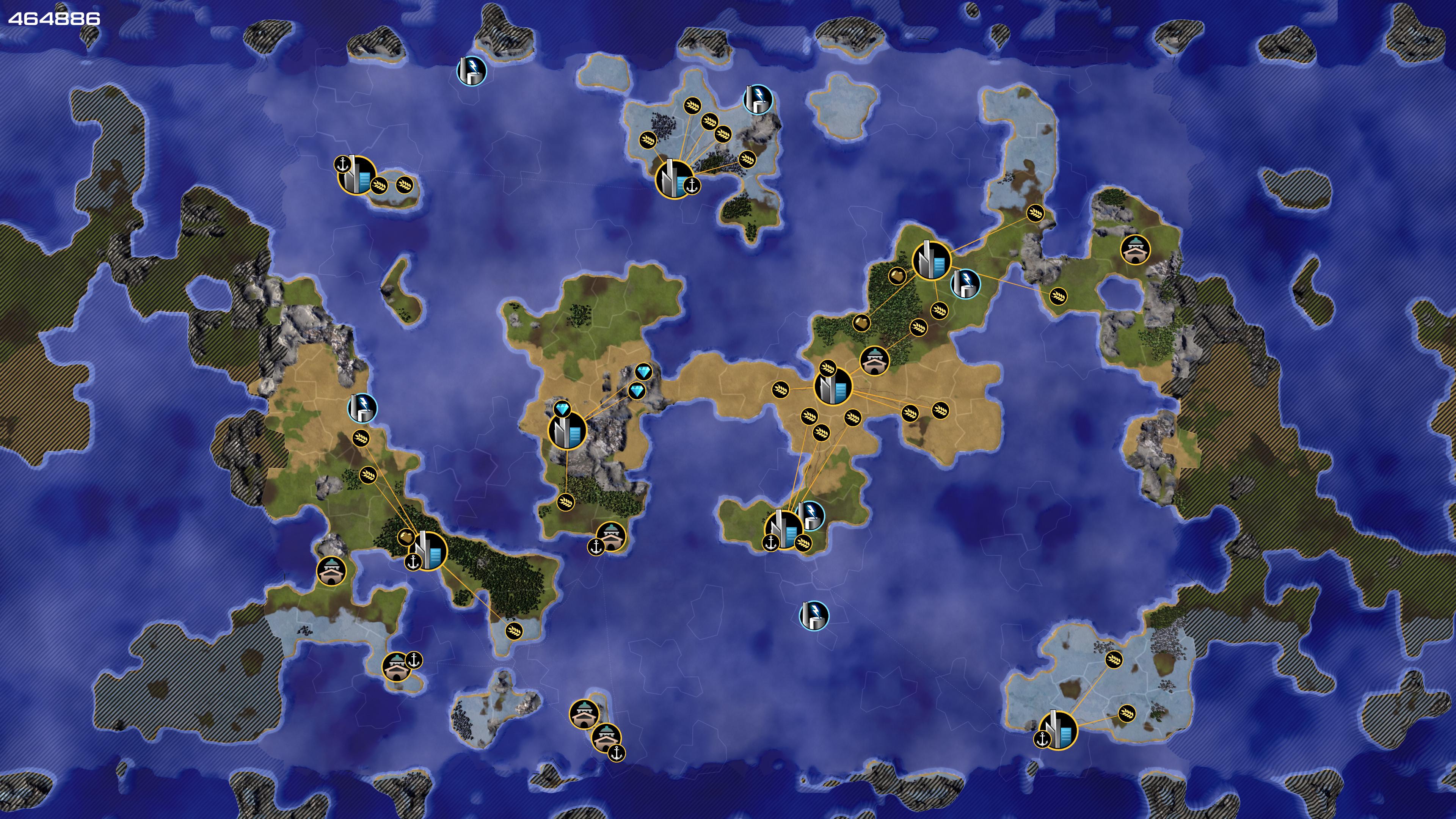Click the ore nugget icon beside the harbor city
Screen dimensions: 1456x819
pyautogui.click(x=405, y=537)
